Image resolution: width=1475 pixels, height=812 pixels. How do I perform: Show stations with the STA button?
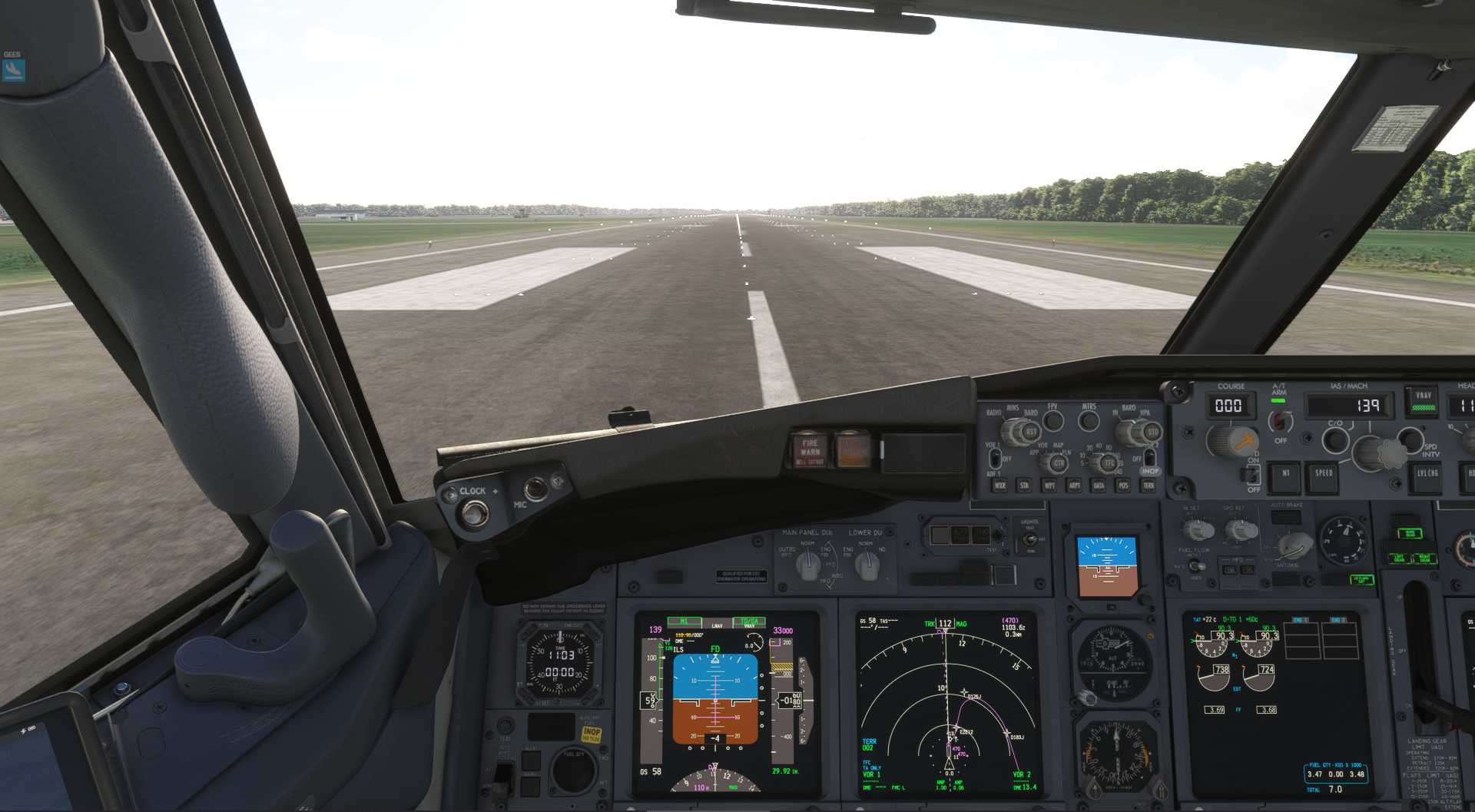(1024, 486)
